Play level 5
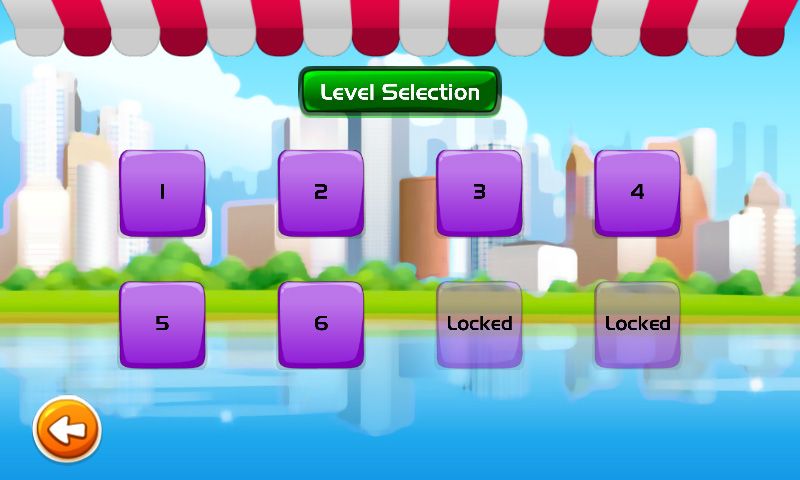800x480 pixels. [162, 324]
